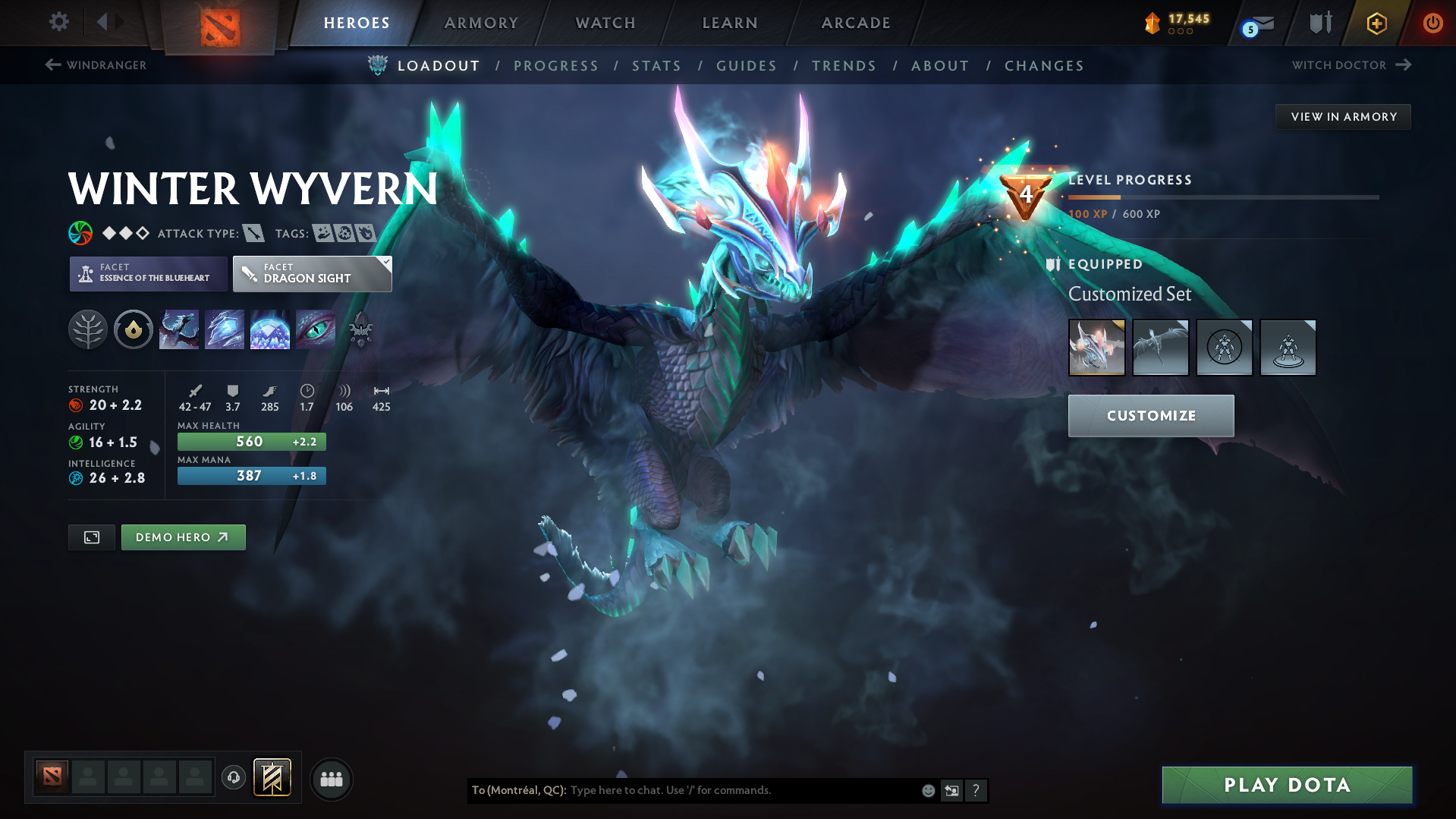Screen dimensions: 1456x819
Task: Click the Windranger back arrow
Action: (x=52, y=65)
